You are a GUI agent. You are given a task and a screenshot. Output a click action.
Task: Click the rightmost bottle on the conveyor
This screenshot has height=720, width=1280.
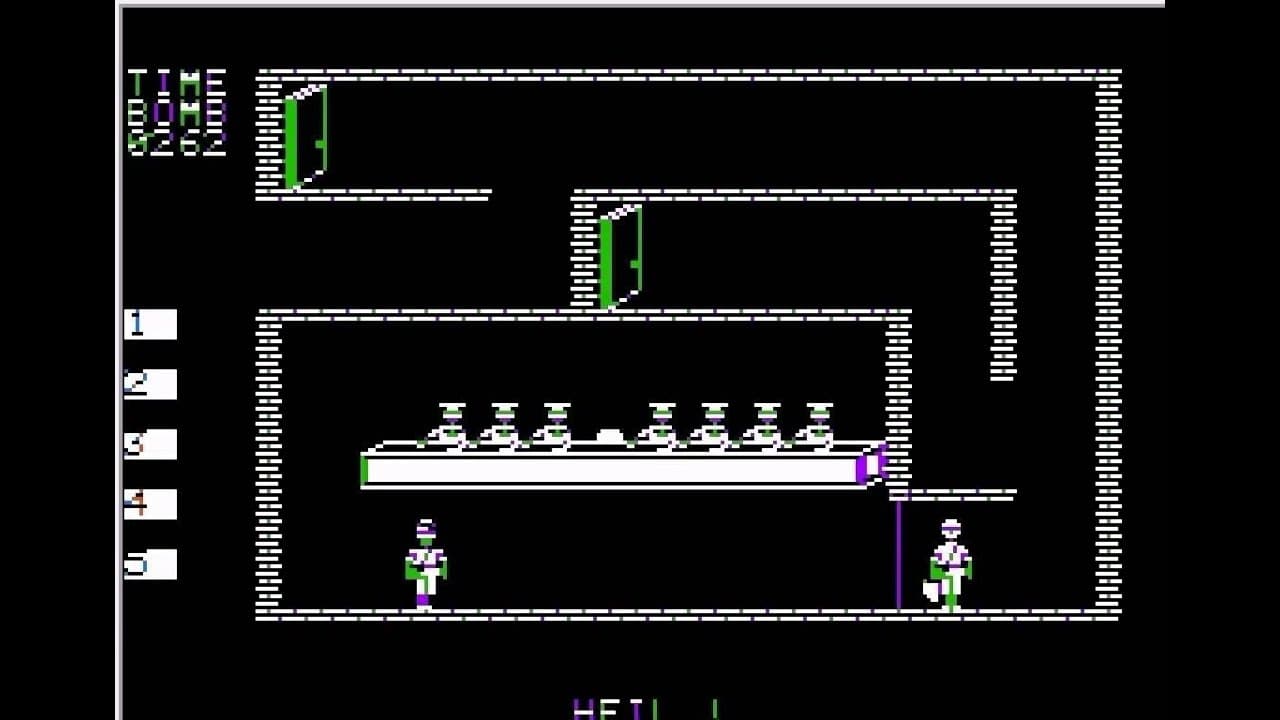820,420
